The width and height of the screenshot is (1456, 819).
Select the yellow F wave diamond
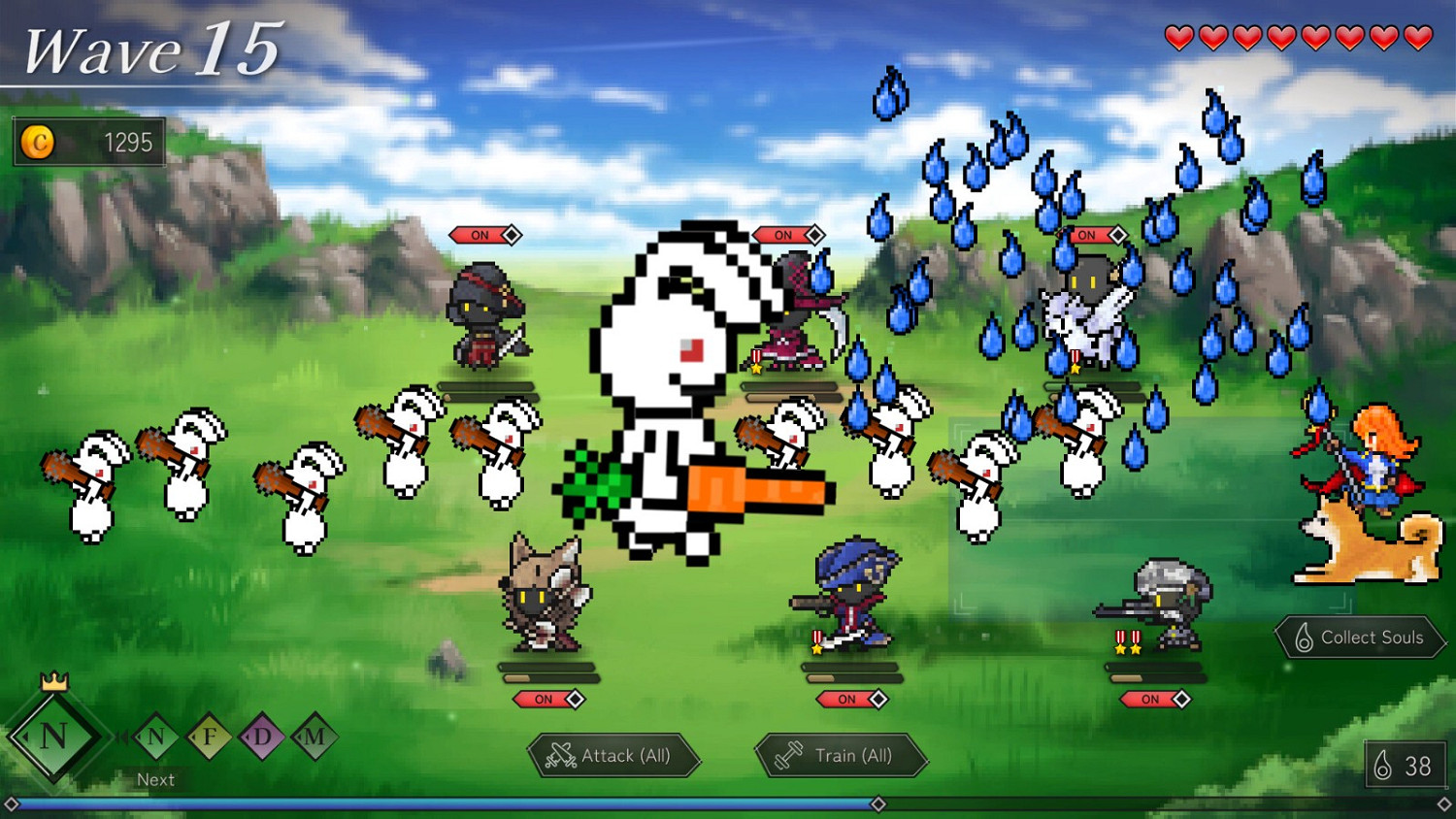point(208,736)
